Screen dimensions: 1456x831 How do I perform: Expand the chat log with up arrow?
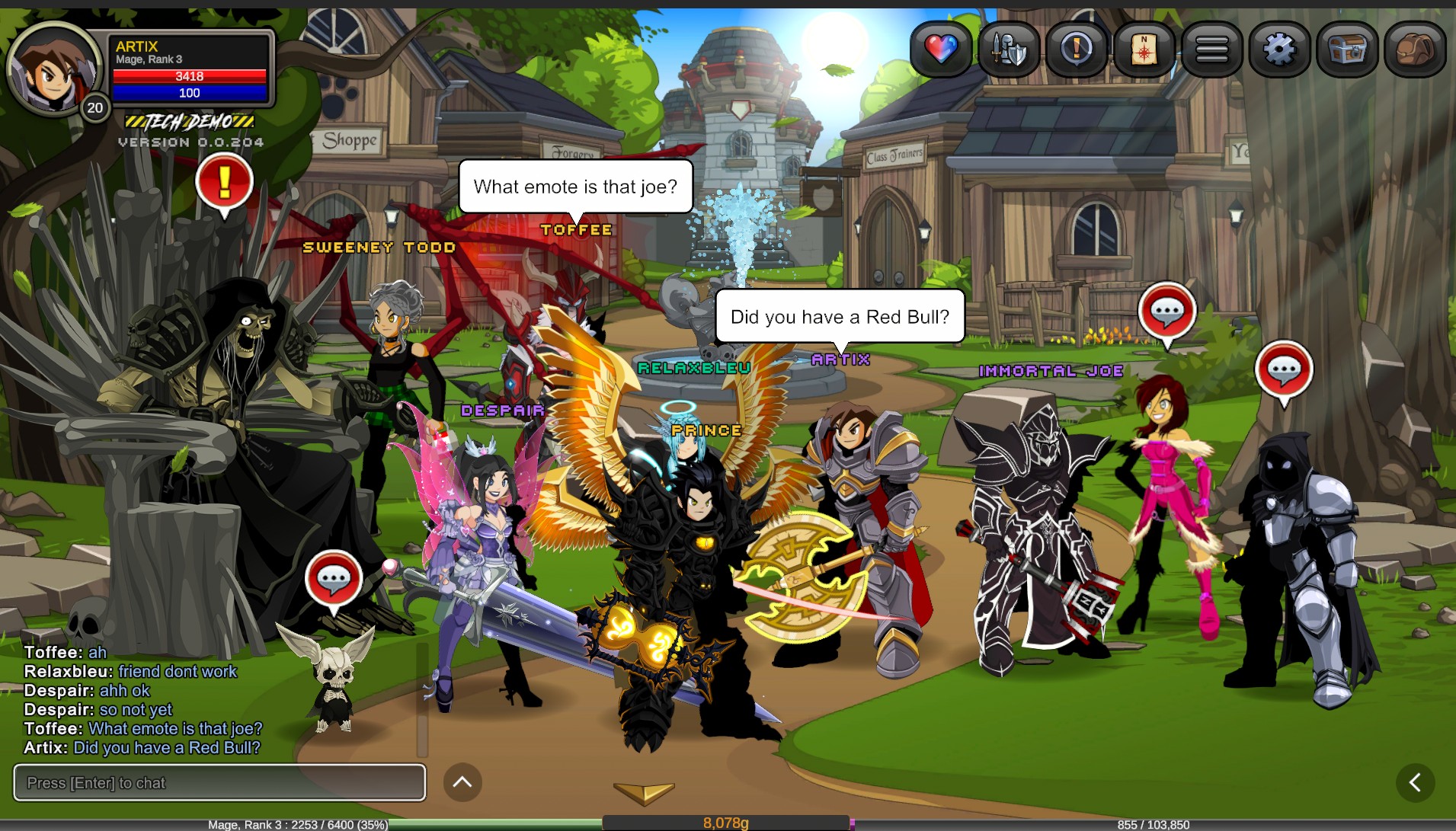pos(462,782)
